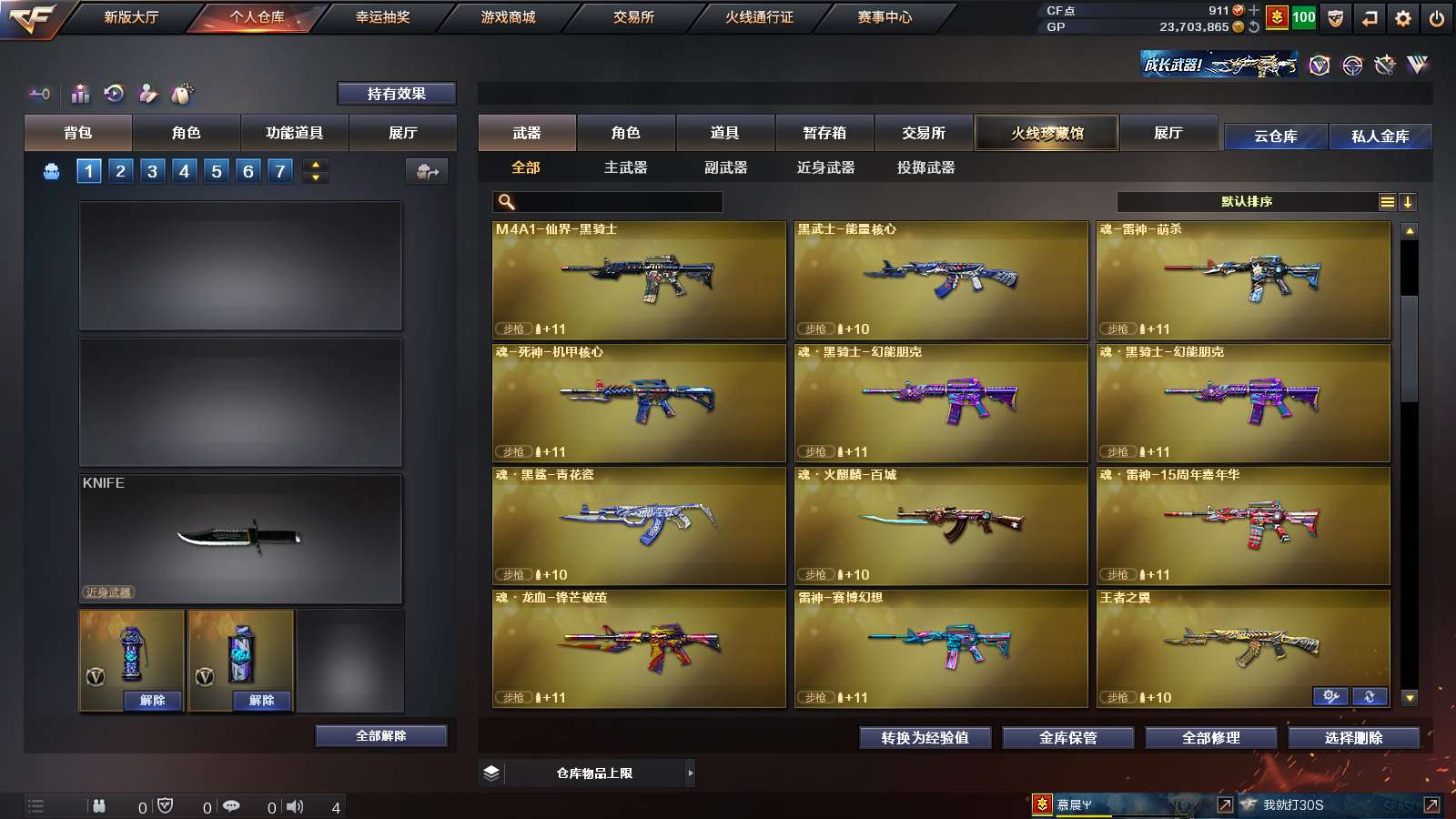Switch to the 功能道具 tab
This screenshot has width=1456, height=819.
point(294,133)
